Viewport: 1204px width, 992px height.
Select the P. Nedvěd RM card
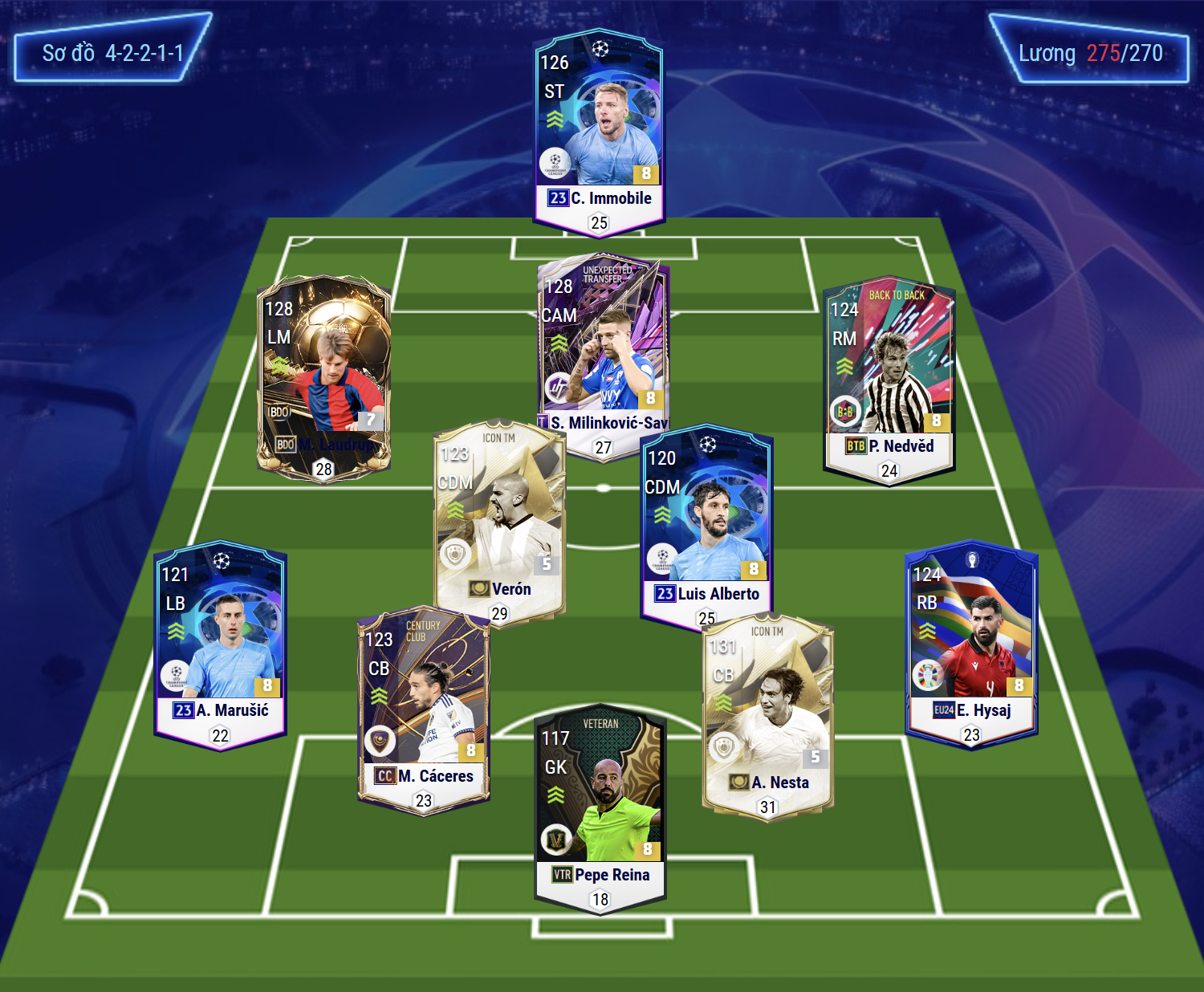889,377
